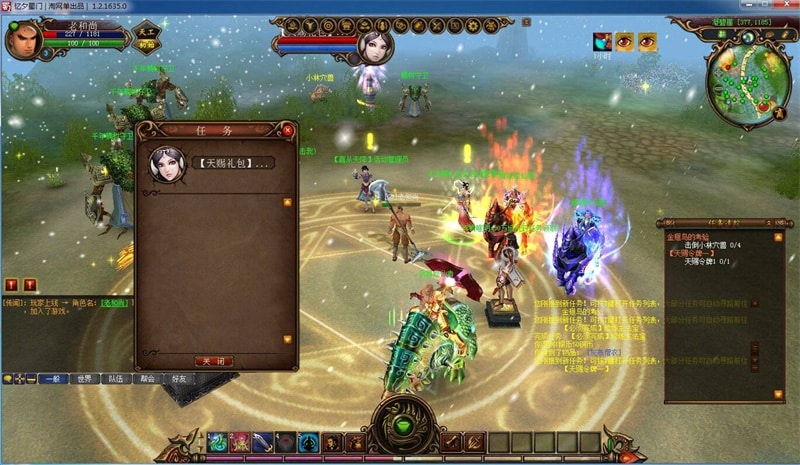Click the teal buff icon beside the eye icons
Screen dimensions: 800x465
pyautogui.click(x=602, y=41)
